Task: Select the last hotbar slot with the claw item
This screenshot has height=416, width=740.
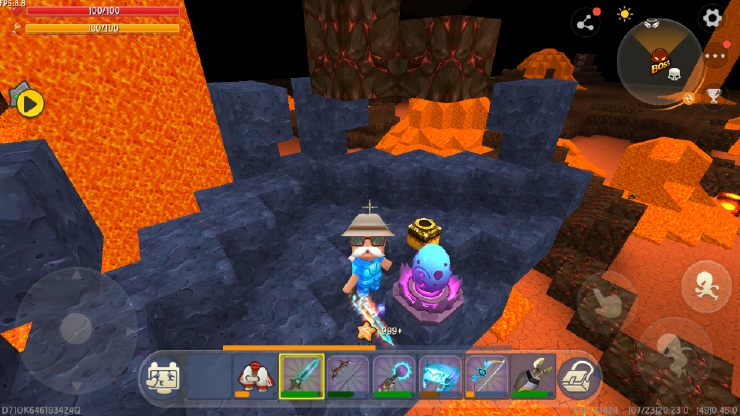Action: click(x=532, y=377)
